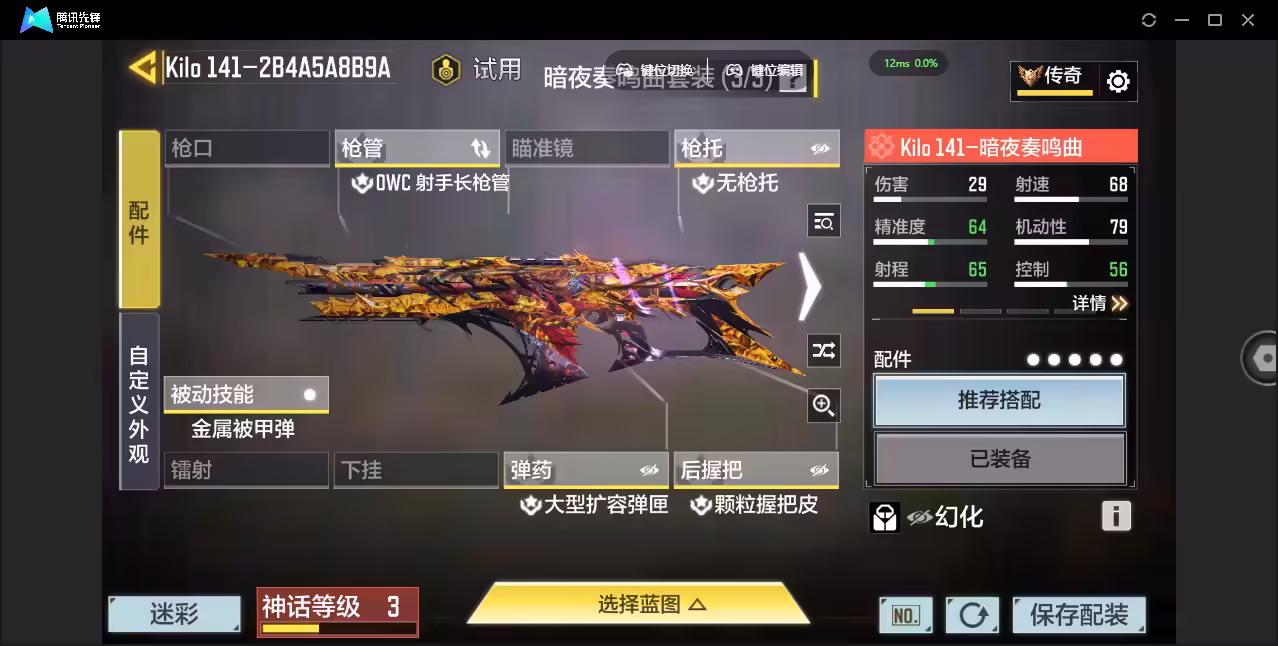The height and width of the screenshot is (646, 1278).
Task: Open 详情 weapon stat details
Action: [x=1099, y=303]
